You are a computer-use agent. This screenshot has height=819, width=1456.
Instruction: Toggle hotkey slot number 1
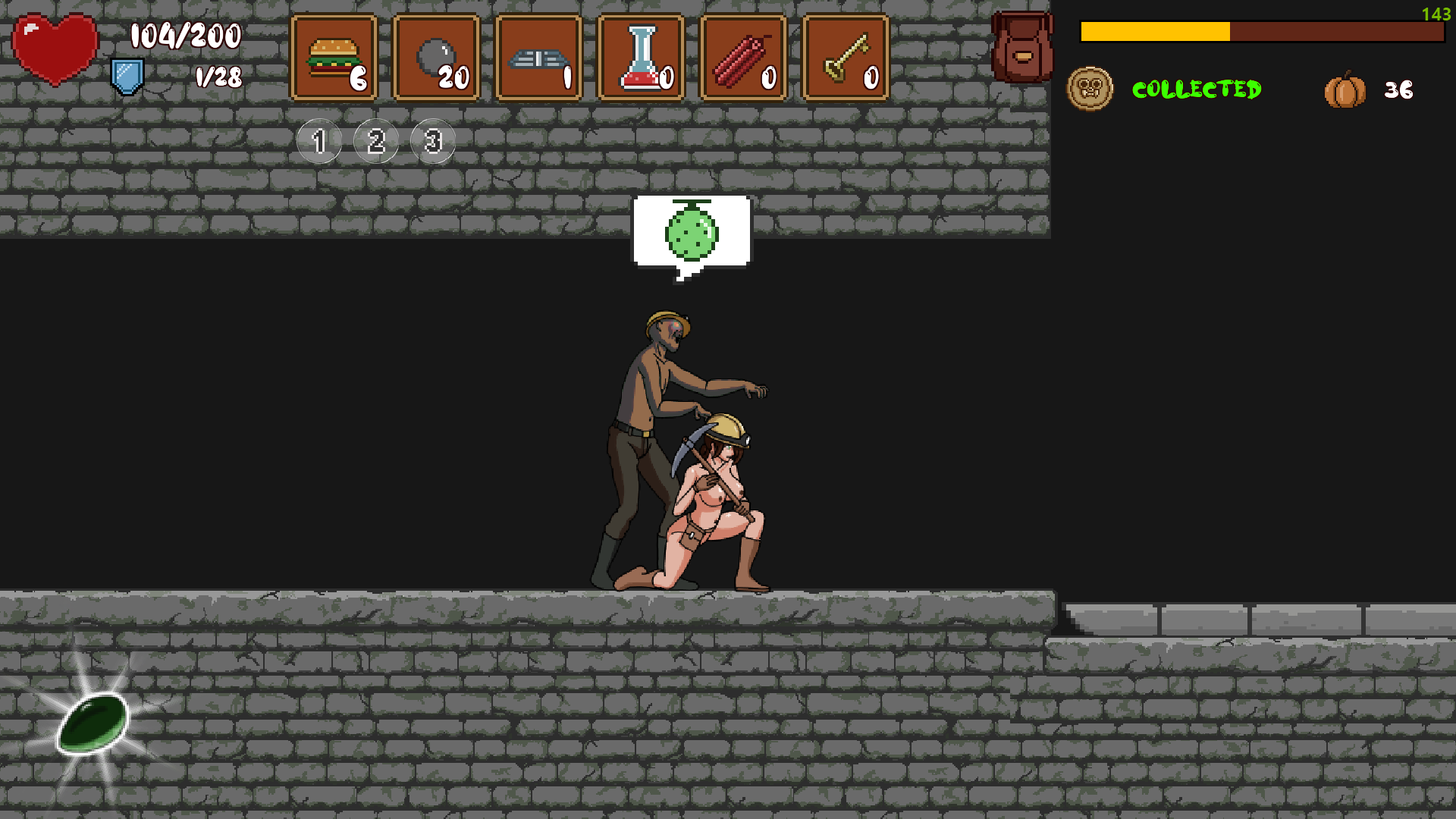318,140
